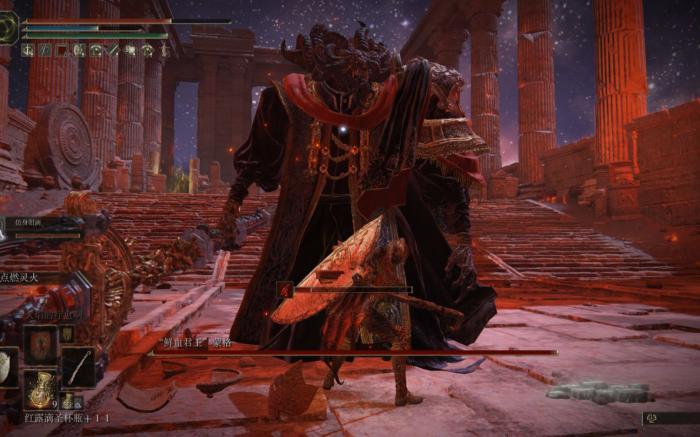Select the Flask of Crimson Tears quick slot

[40, 389]
